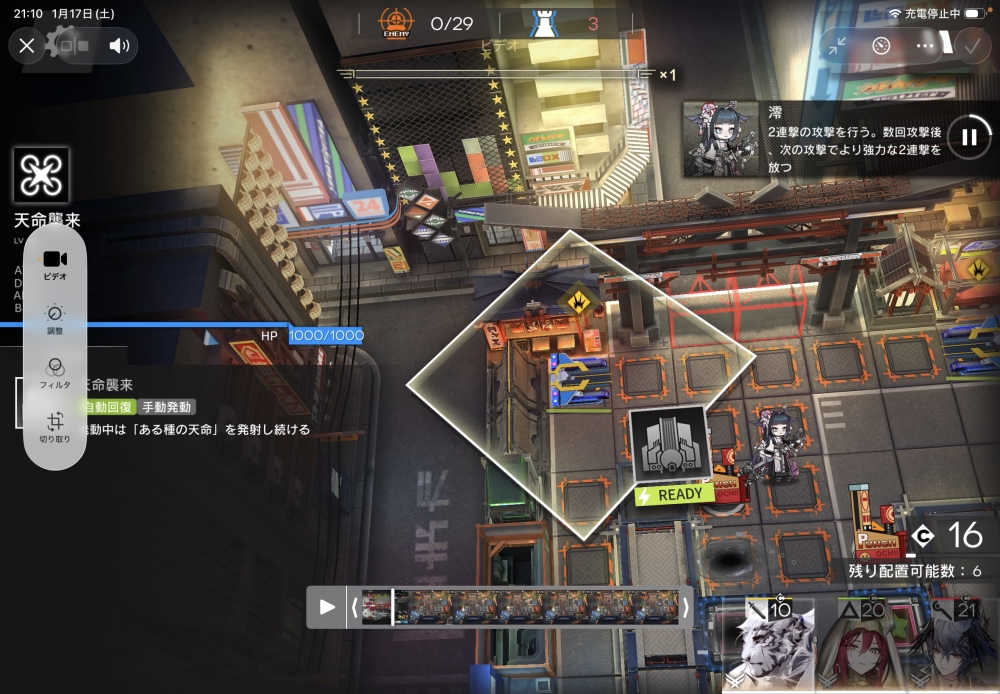
Task: Open the フィルタ filters tab
Action: pyautogui.click(x=54, y=372)
